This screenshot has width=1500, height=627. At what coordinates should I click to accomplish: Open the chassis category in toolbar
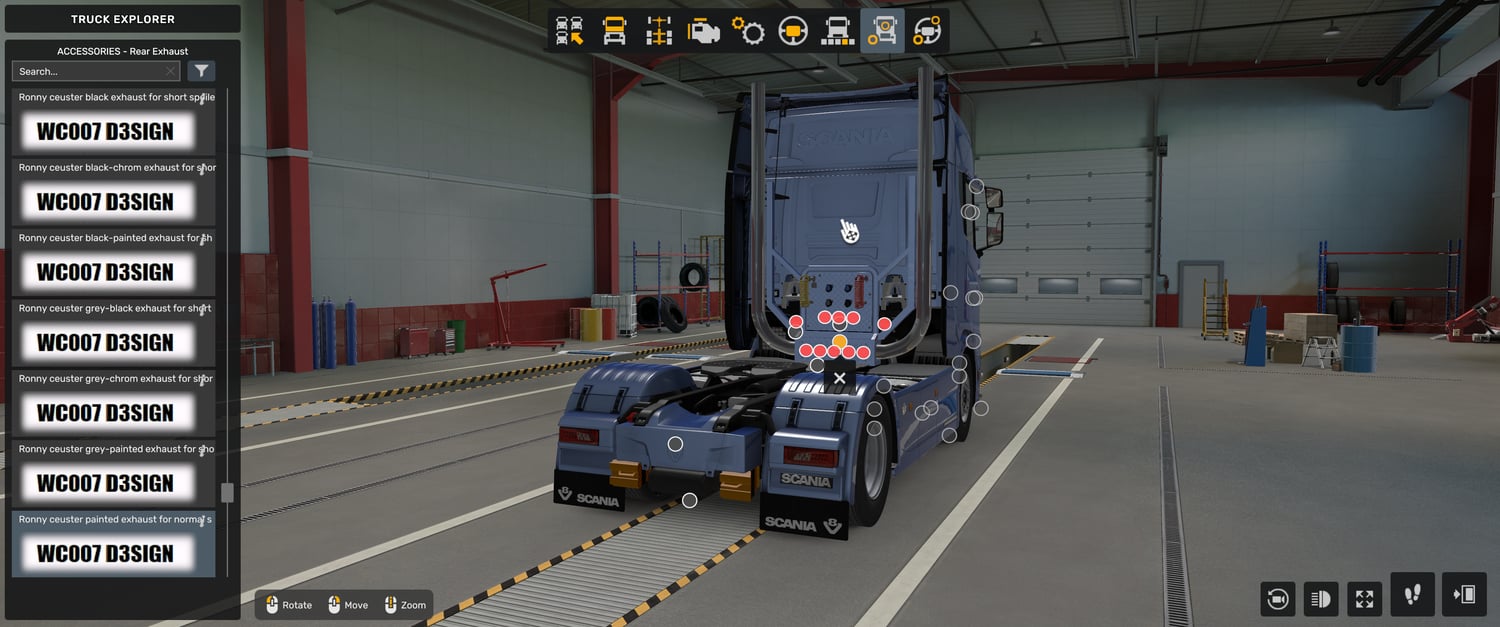tap(659, 31)
